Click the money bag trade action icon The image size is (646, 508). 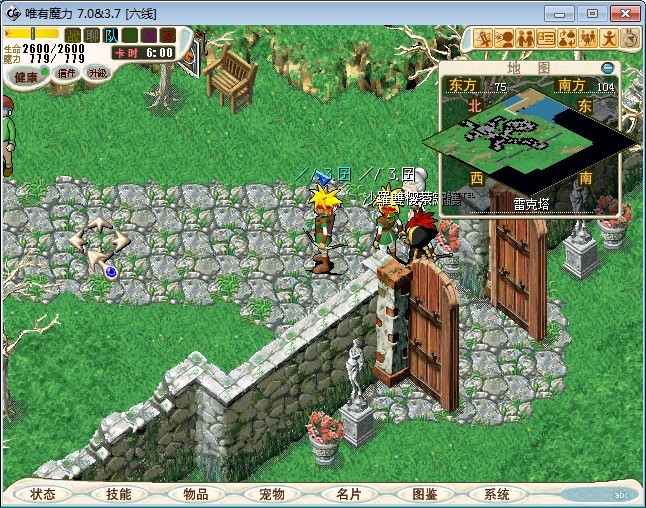click(567, 38)
